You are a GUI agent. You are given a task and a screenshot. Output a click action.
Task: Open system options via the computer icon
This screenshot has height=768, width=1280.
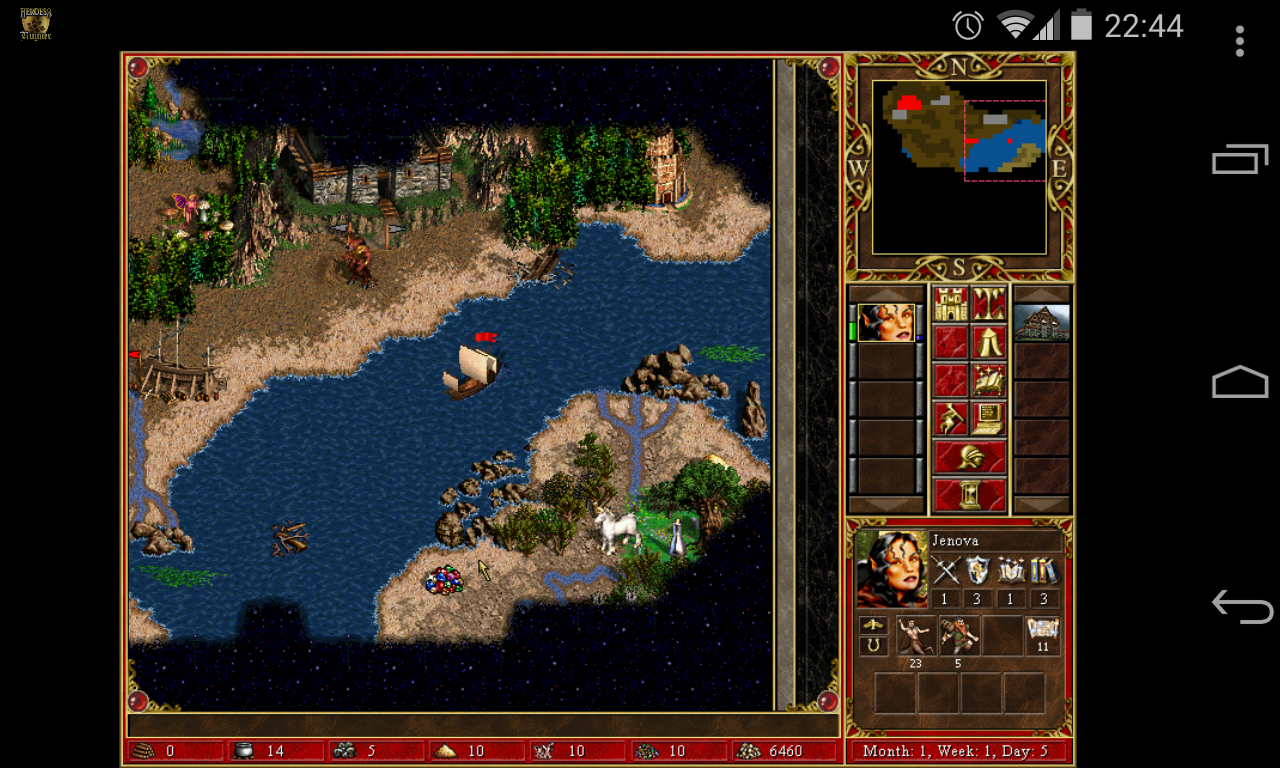click(989, 418)
